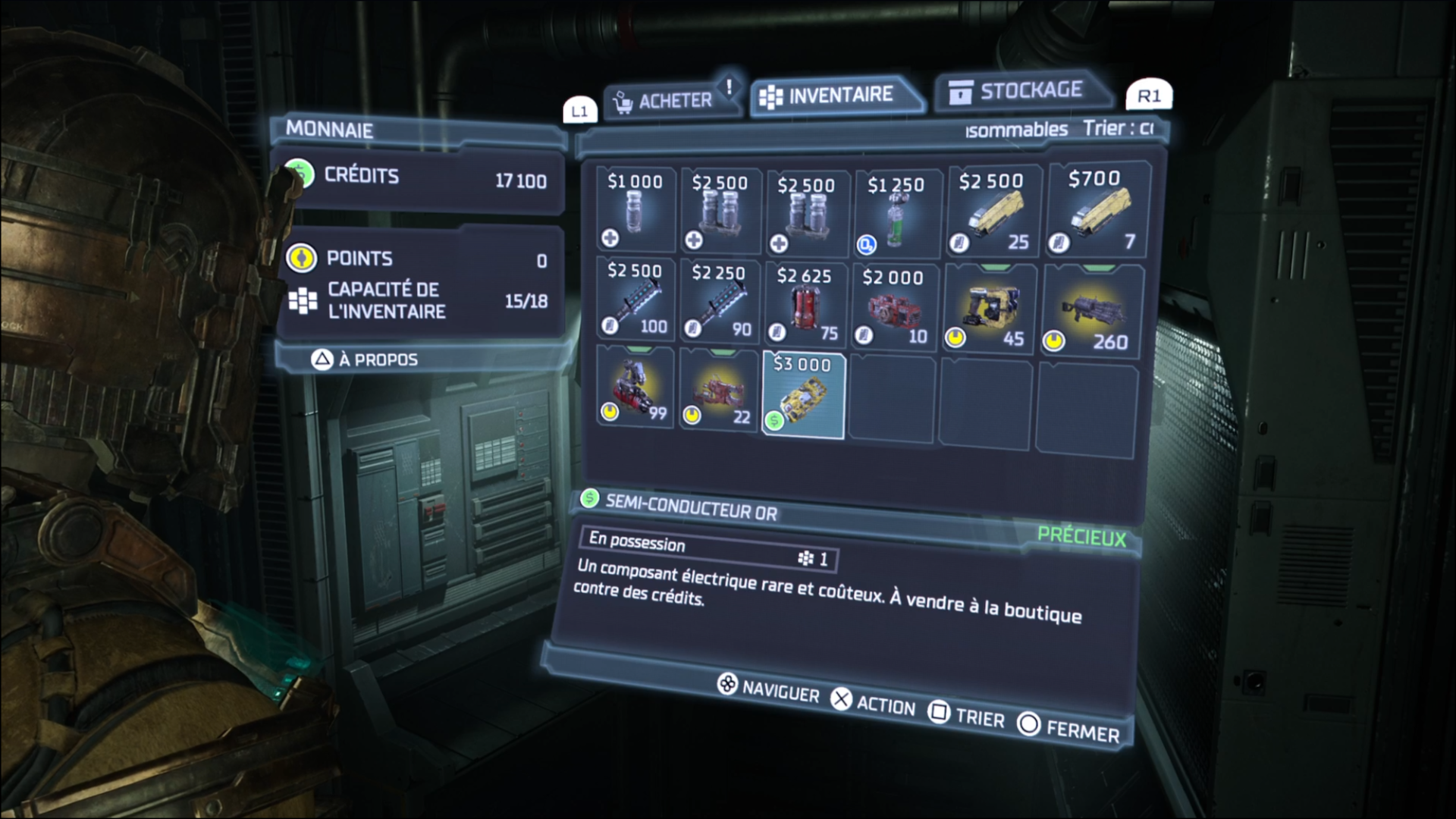Select the red weapon with 99 ammo
Viewport: 1456px width, 819px height.
coord(635,388)
